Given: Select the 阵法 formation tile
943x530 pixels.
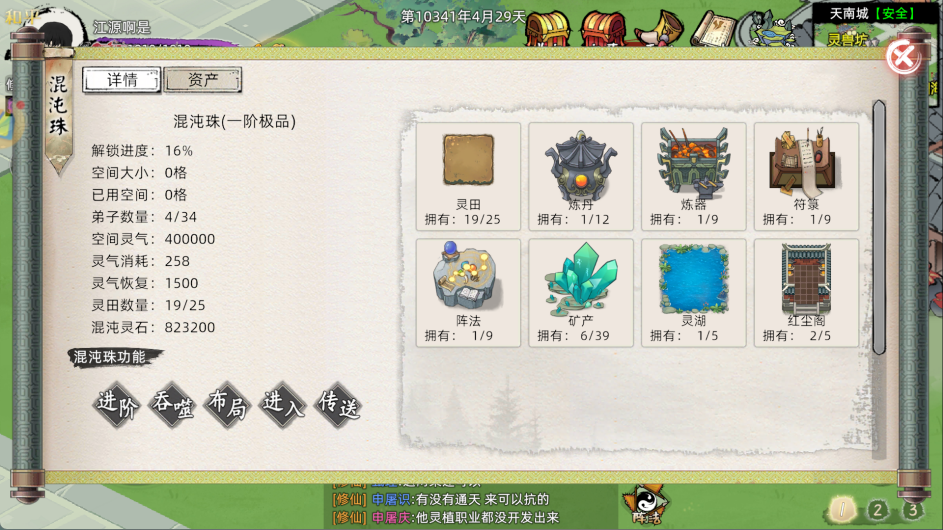Looking at the screenshot, I should [468, 291].
